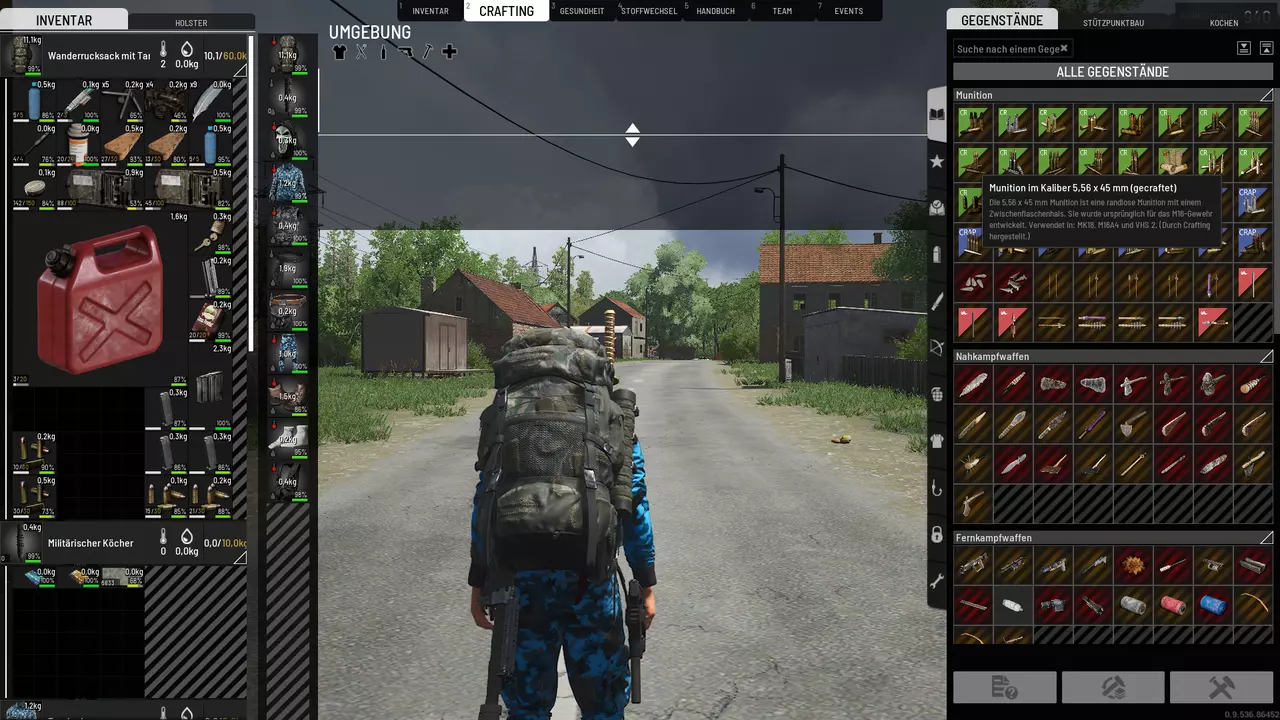Clear the search box with the X

[x=1064, y=48]
